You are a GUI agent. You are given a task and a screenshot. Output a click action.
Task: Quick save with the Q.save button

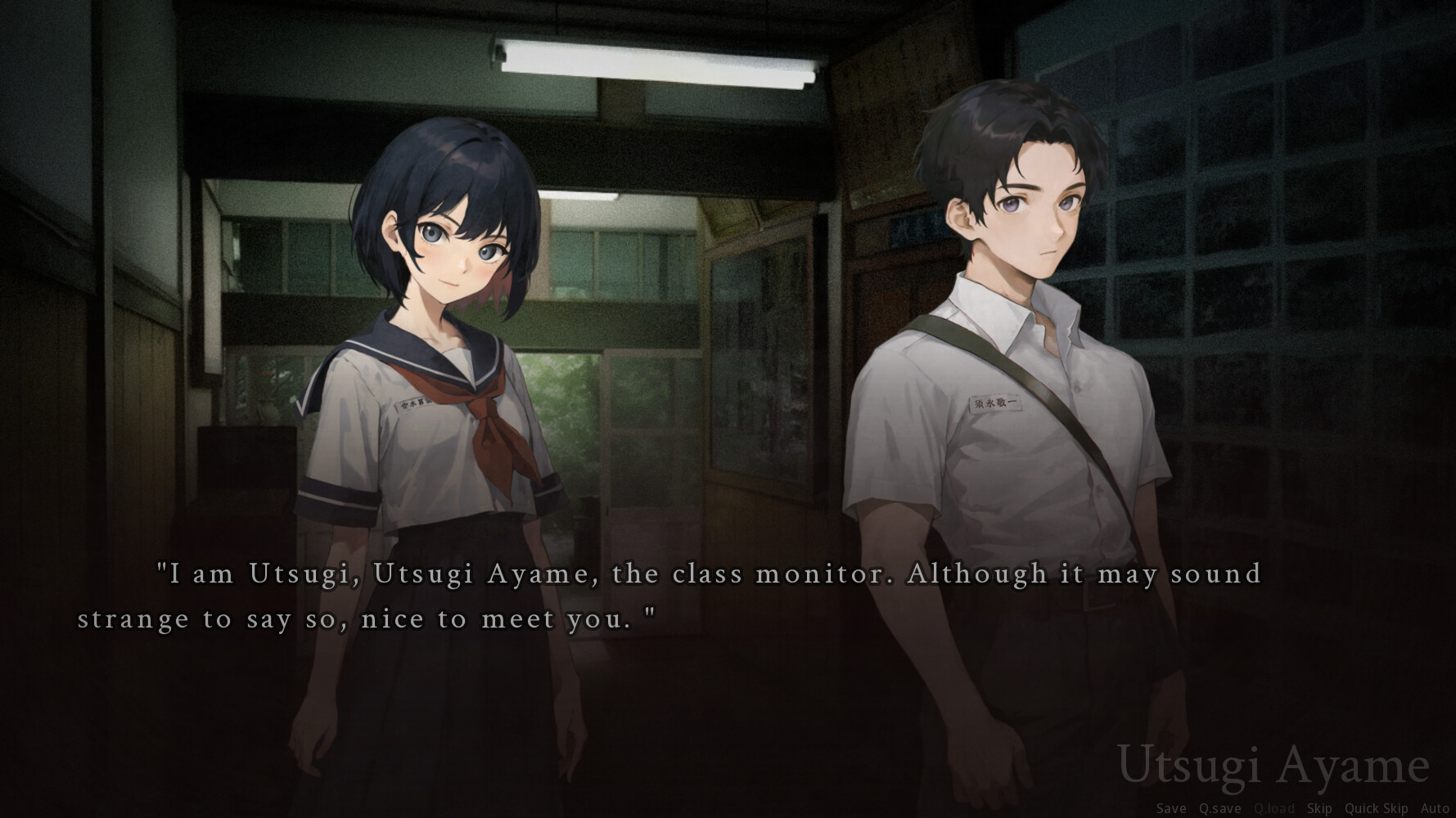1219,808
